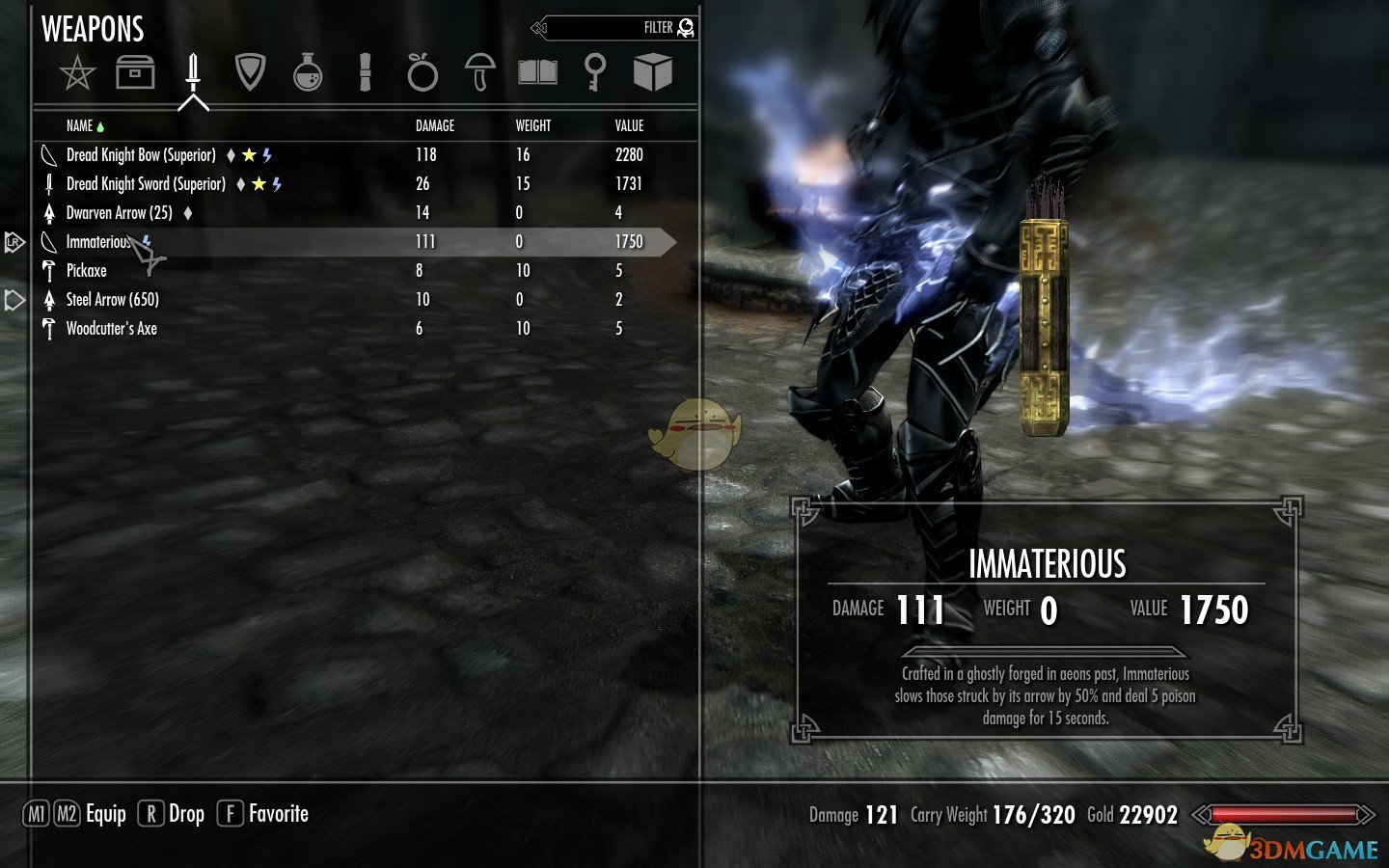This screenshot has width=1389, height=868.
Task: Show the Keys category
Action: coord(595,72)
